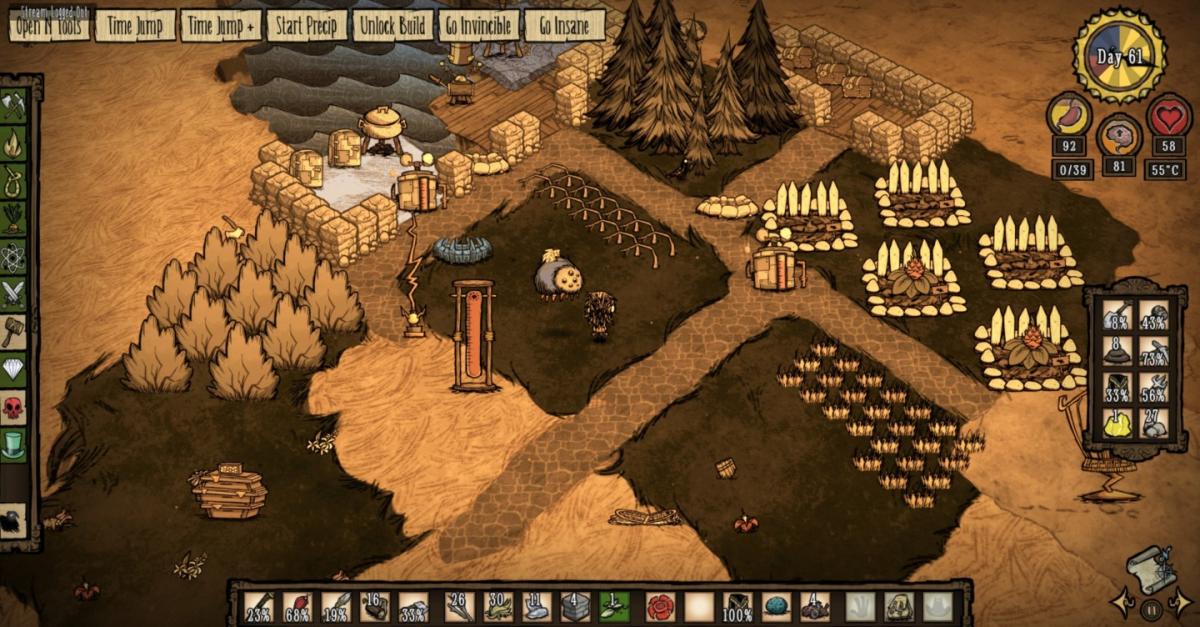Click the pause button
The image size is (1200, 627).
(1152, 606)
